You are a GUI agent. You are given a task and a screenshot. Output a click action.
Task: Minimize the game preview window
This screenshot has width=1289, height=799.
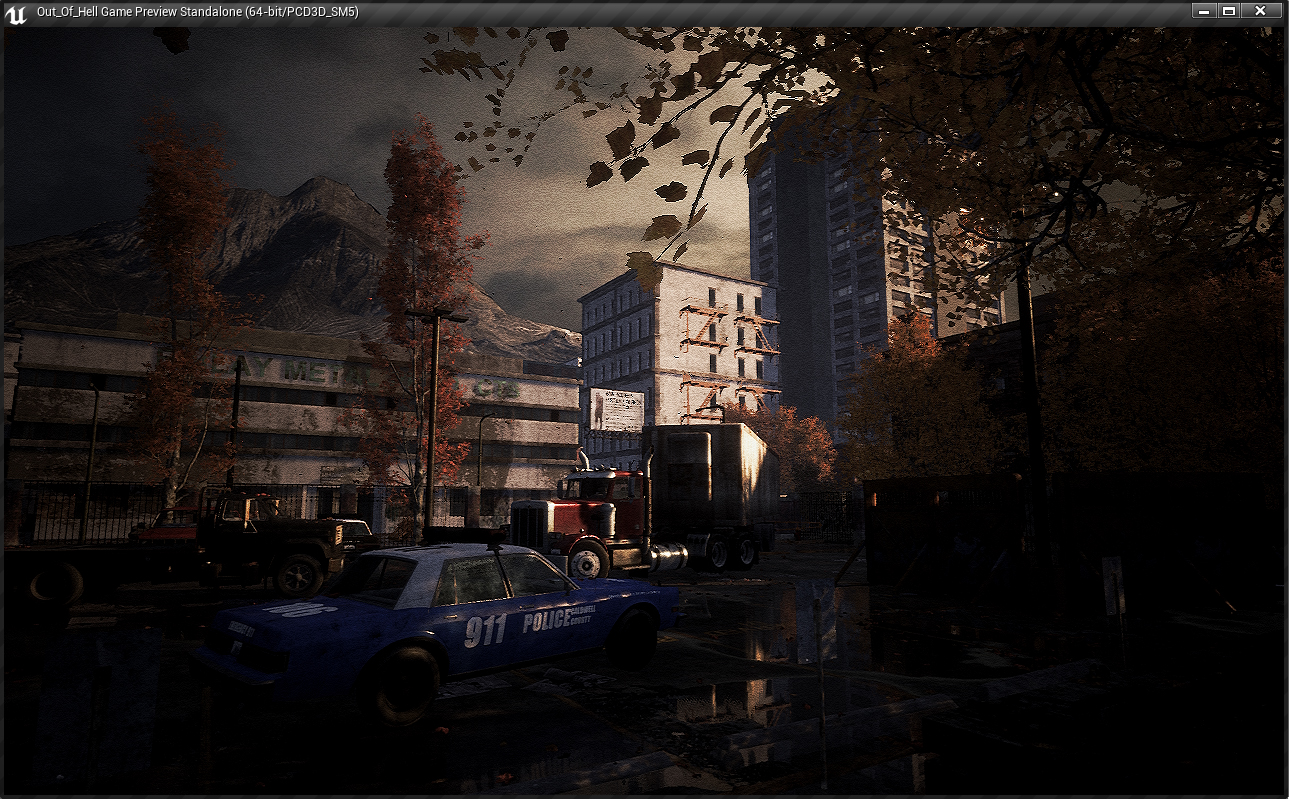(1203, 11)
